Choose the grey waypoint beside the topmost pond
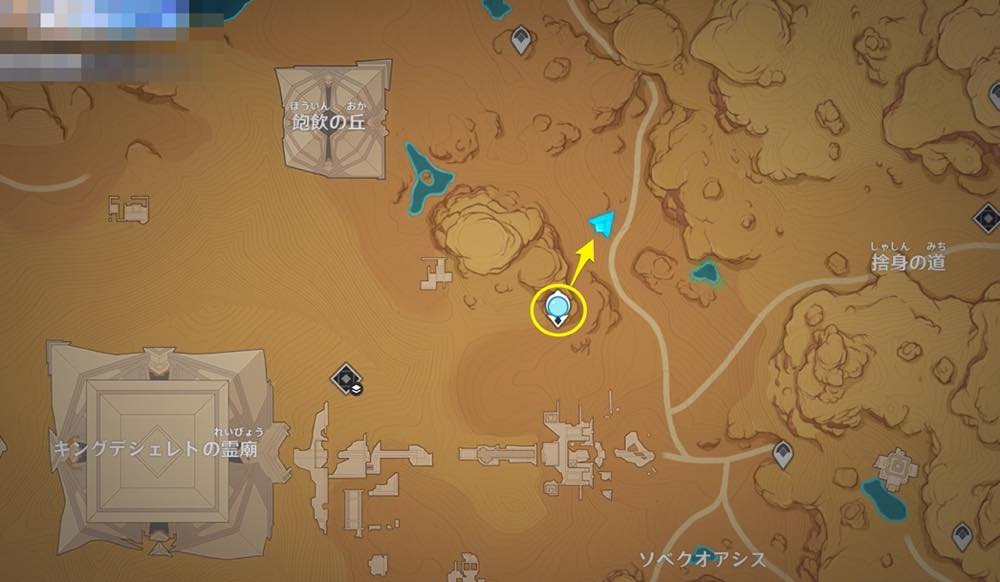Viewport: 1000px width, 582px height. [x=520, y=40]
